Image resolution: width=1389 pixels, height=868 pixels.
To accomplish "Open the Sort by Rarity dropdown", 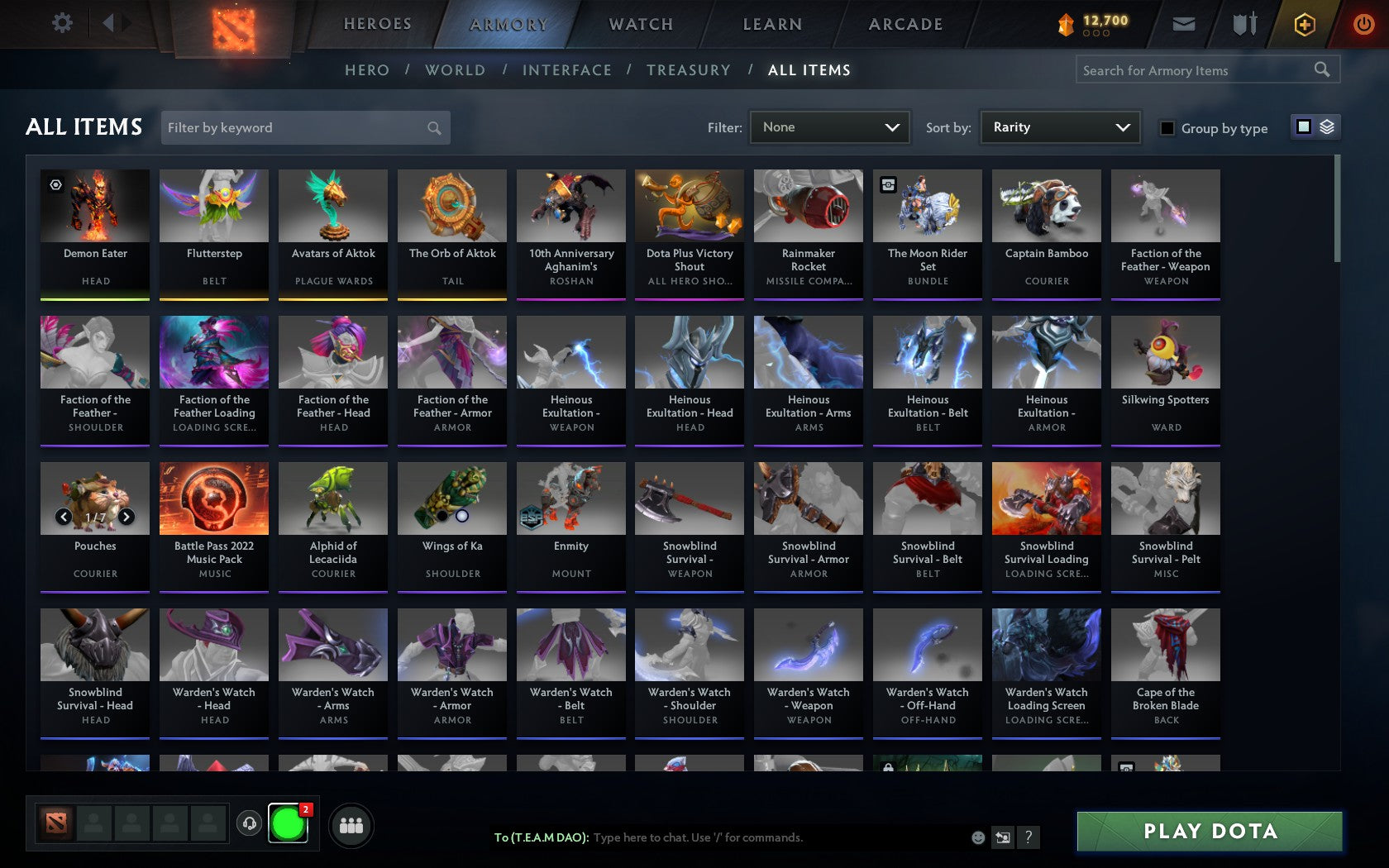I will [1059, 127].
